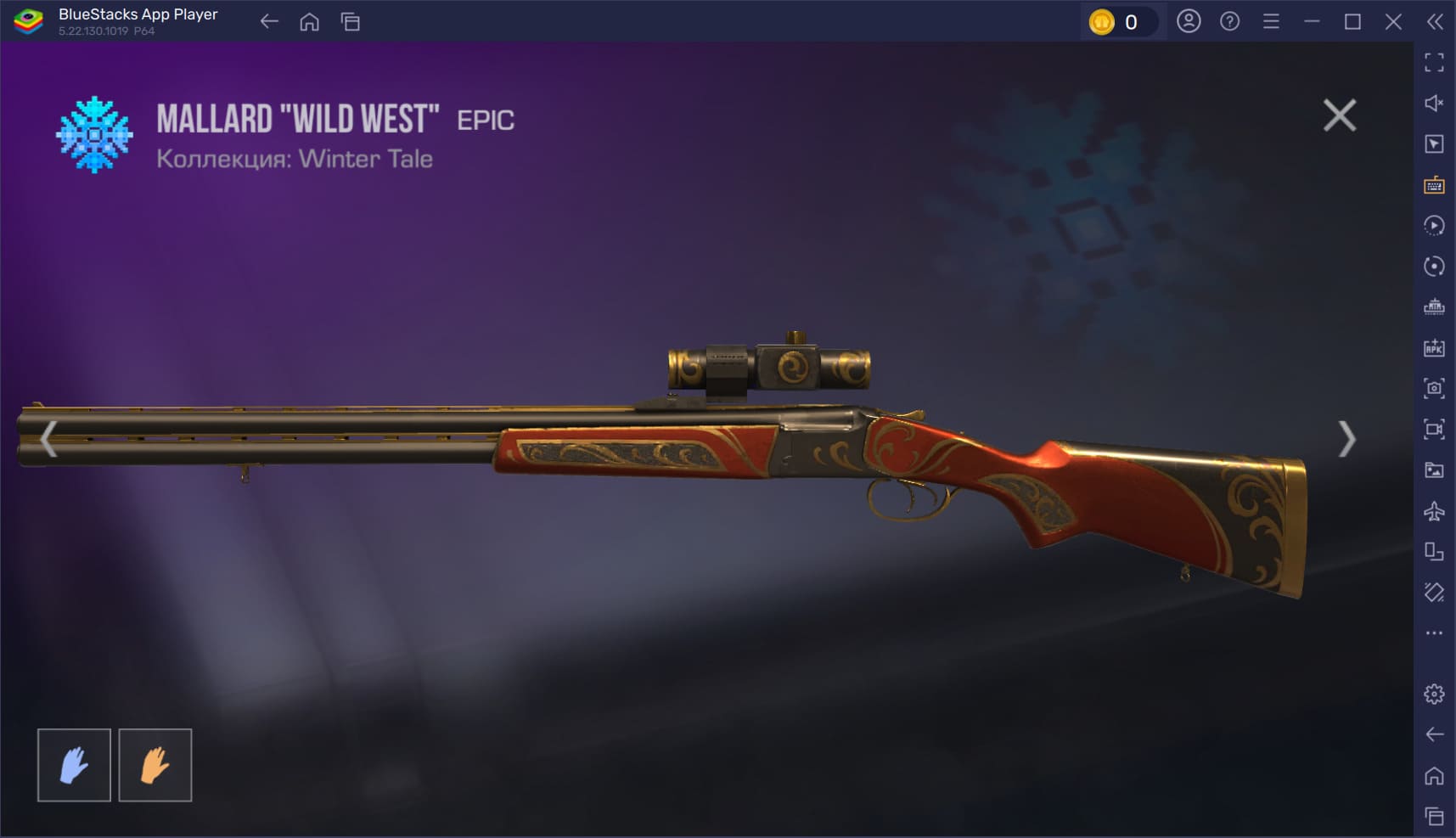Show the next weapon skin
The width and height of the screenshot is (1456, 838).
[x=1346, y=439]
